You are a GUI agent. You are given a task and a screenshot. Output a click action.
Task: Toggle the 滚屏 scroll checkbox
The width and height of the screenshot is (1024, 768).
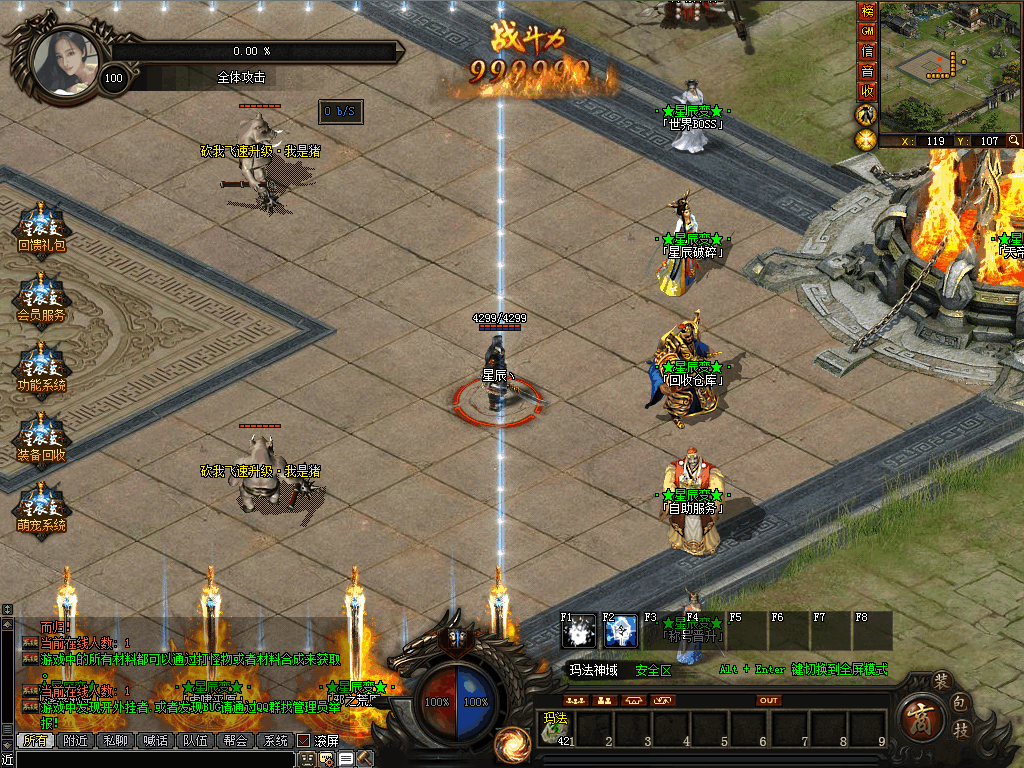pyautogui.click(x=303, y=741)
